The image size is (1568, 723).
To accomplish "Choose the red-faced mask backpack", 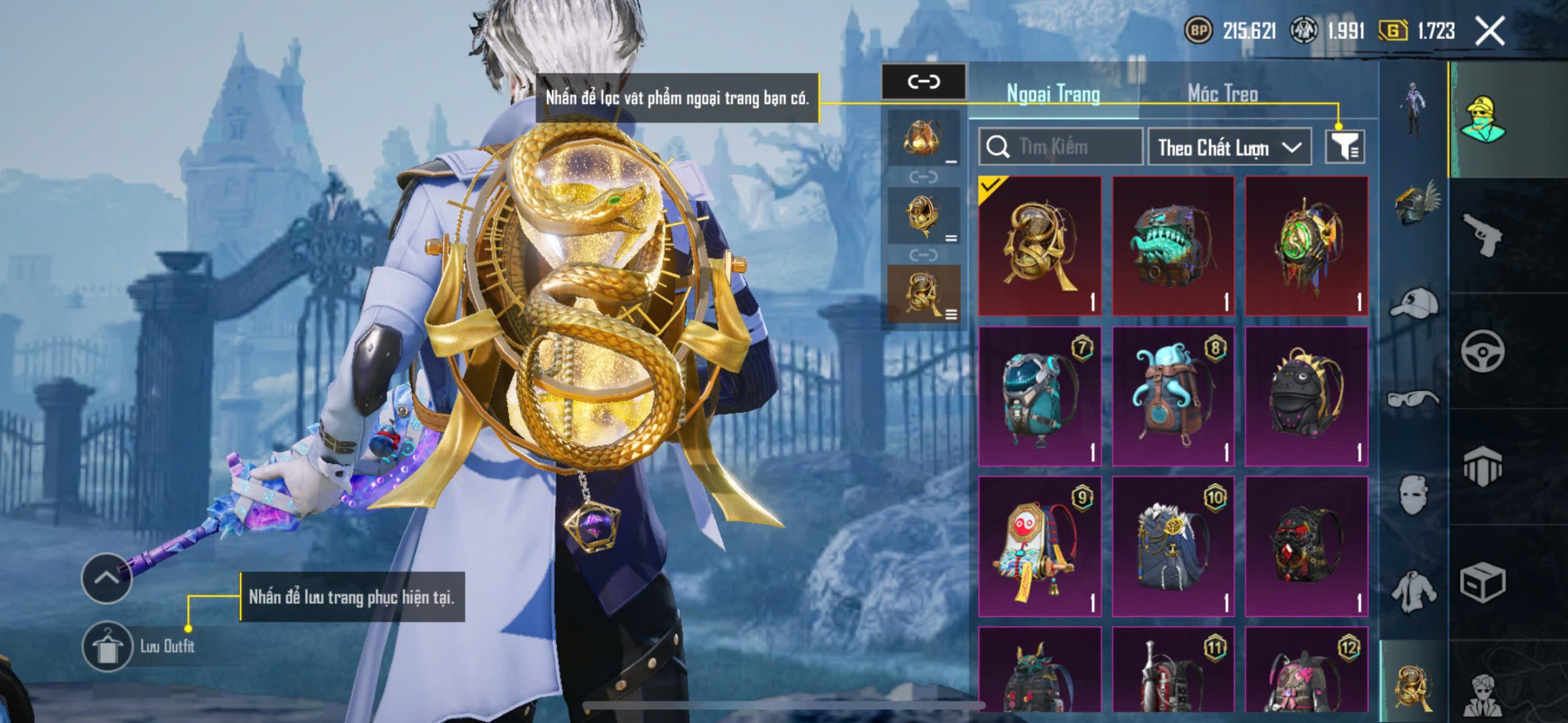I will pyautogui.click(x=1039, y=546).
